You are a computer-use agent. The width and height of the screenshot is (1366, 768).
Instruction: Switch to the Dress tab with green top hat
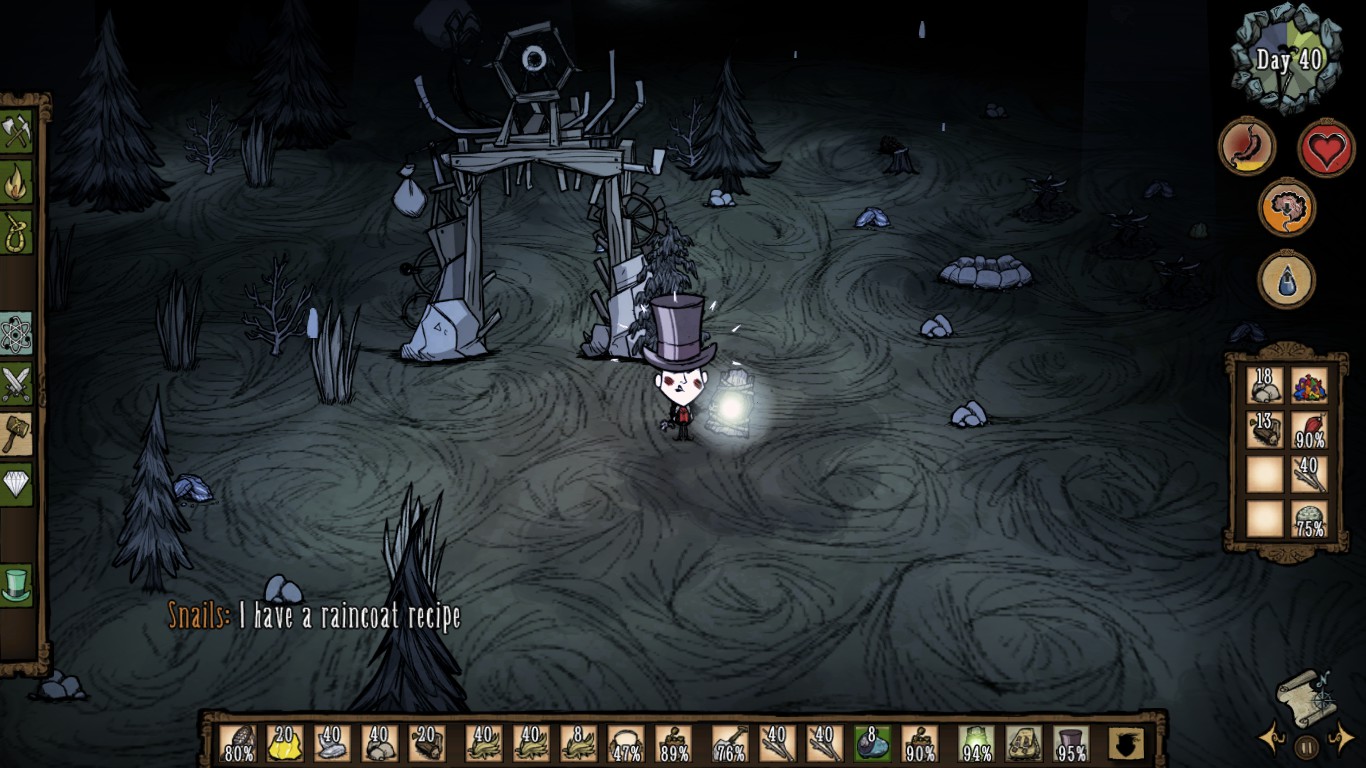pos(17,586)
